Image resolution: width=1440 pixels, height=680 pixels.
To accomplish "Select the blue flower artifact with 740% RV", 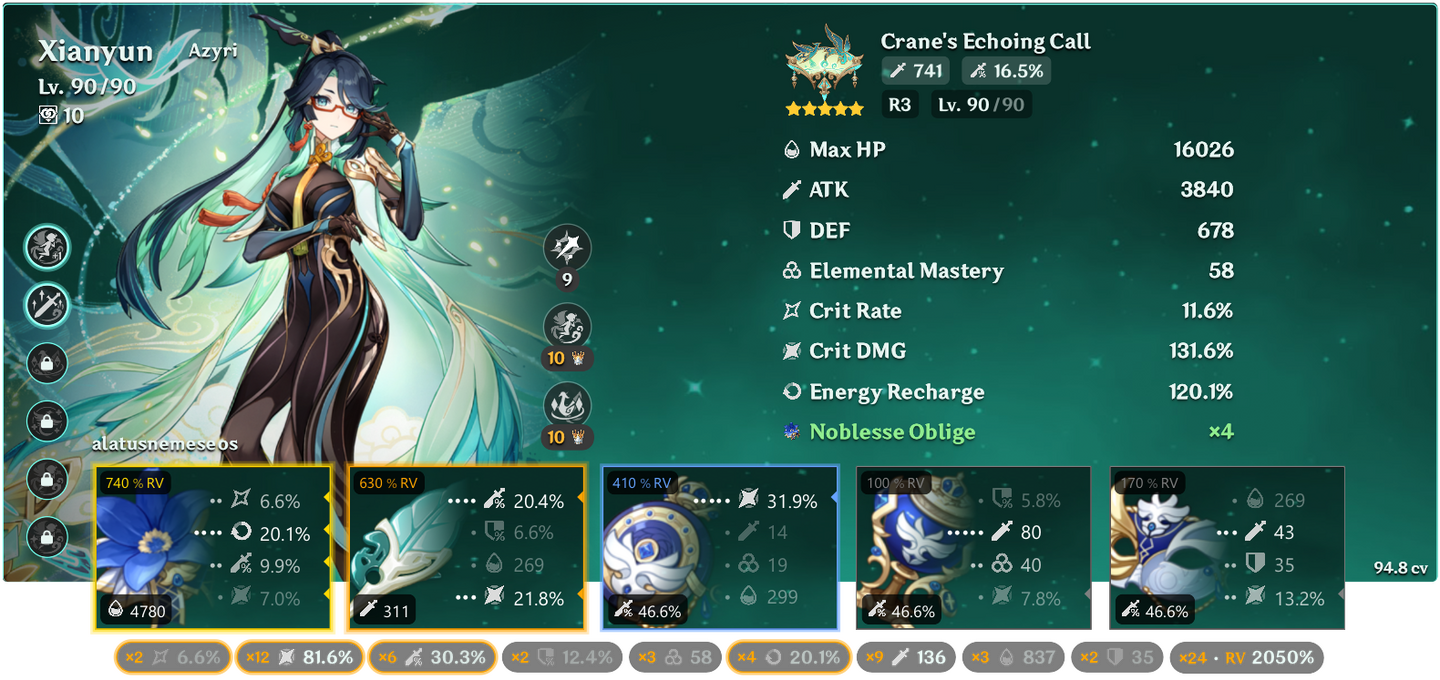I will point(212,549).
